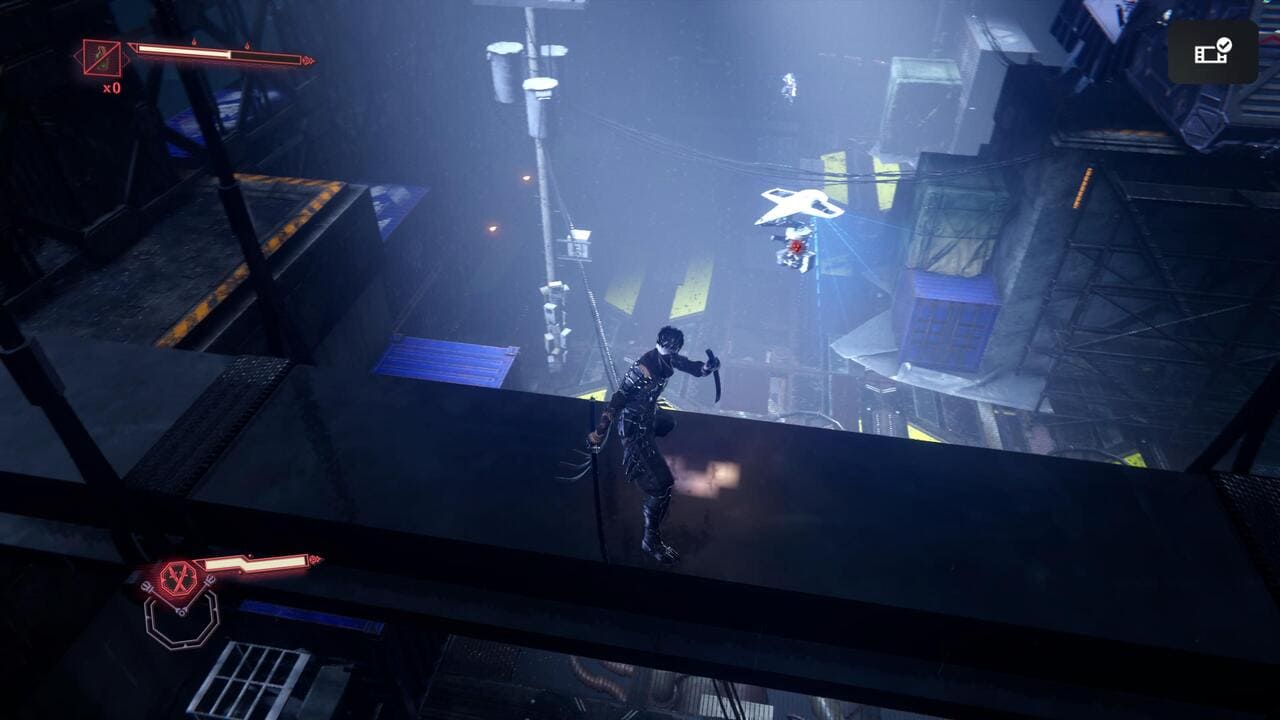The width and height of the screenshot is (1280, 720).
Task: Click the red crossed-weapons emblem icon
Action: 177,576
